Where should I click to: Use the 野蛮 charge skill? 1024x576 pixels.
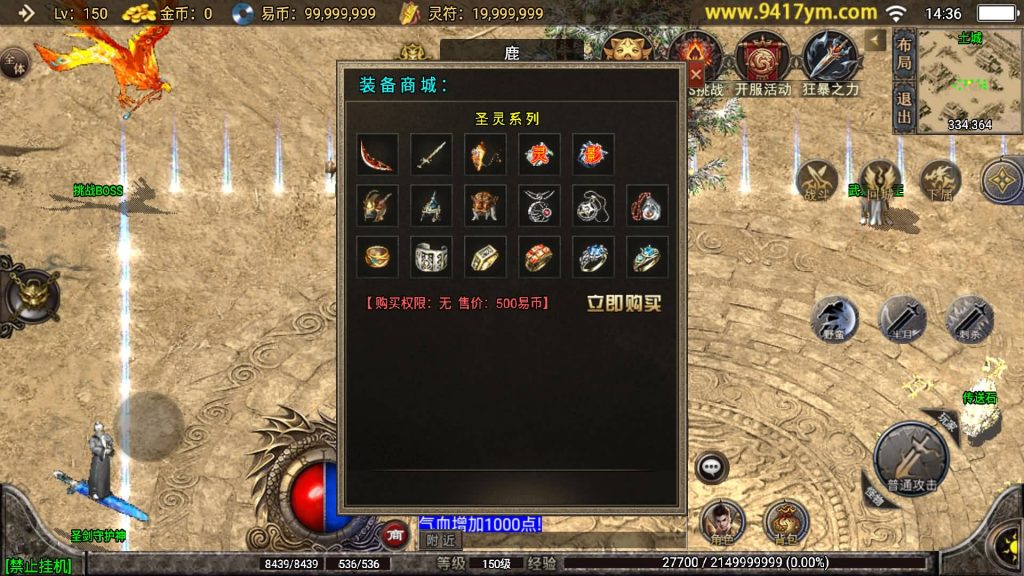[x=834, y=320]
